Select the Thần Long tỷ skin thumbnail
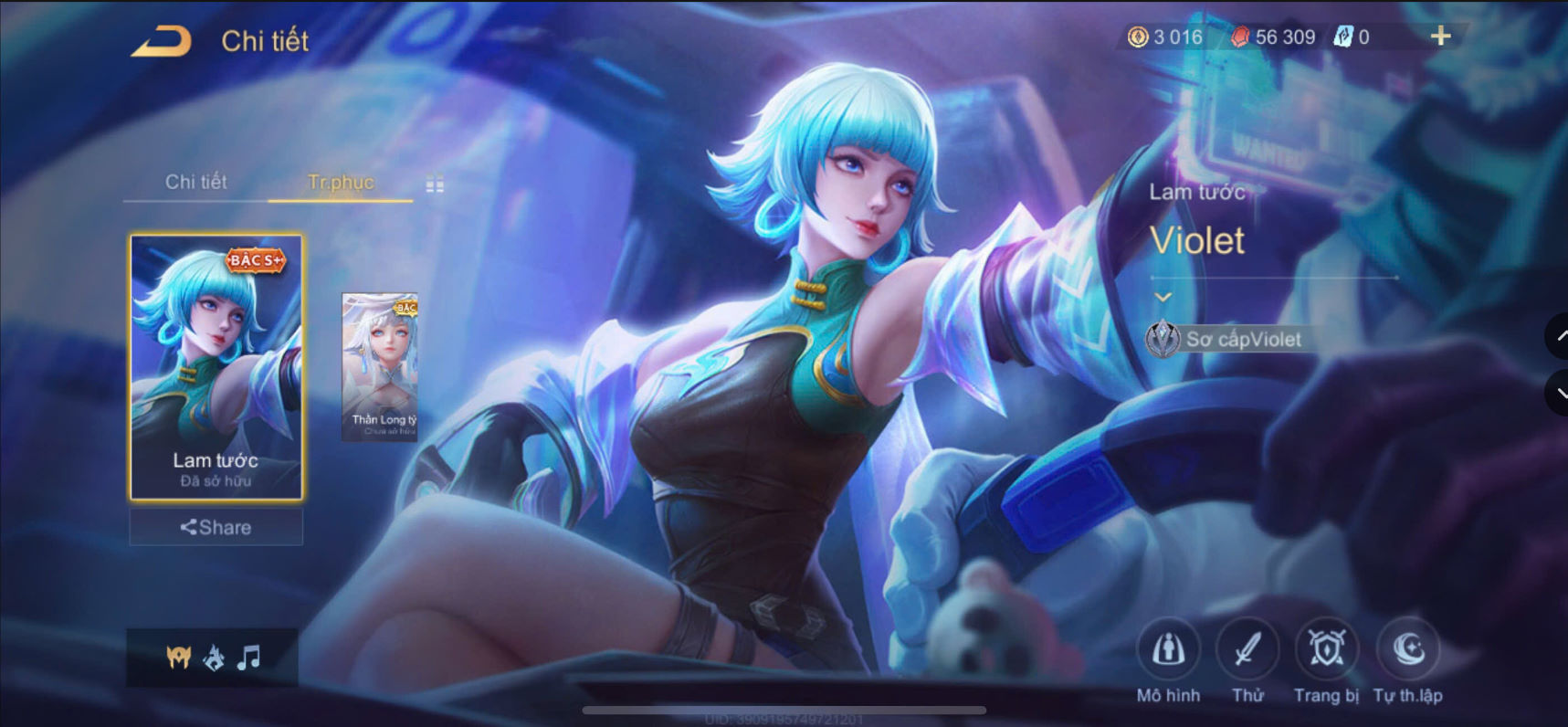The width and height of the screenshot is (1568, 727). pos(380,363)
